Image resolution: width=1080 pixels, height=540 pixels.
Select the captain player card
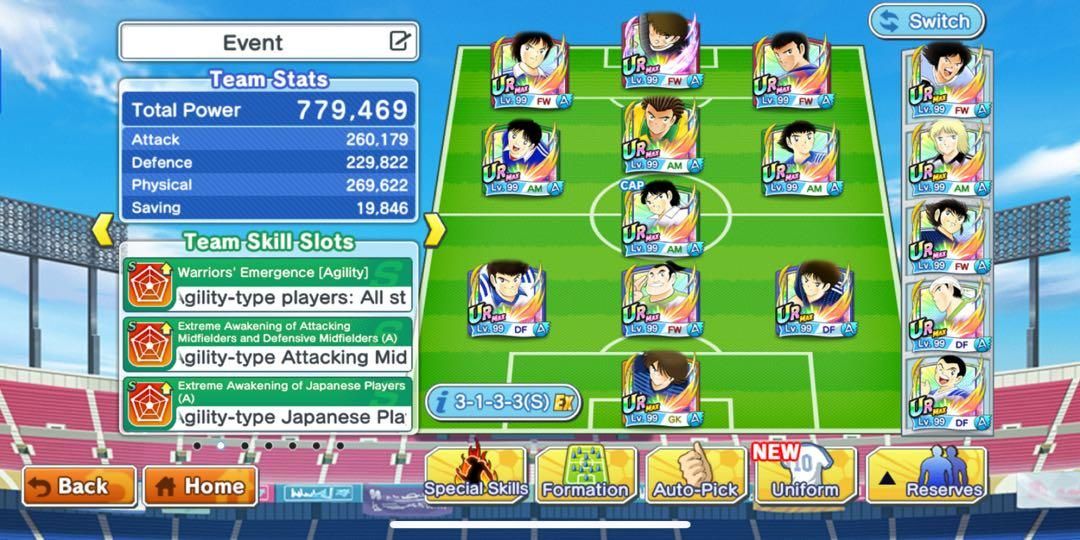tap(660, 219)
